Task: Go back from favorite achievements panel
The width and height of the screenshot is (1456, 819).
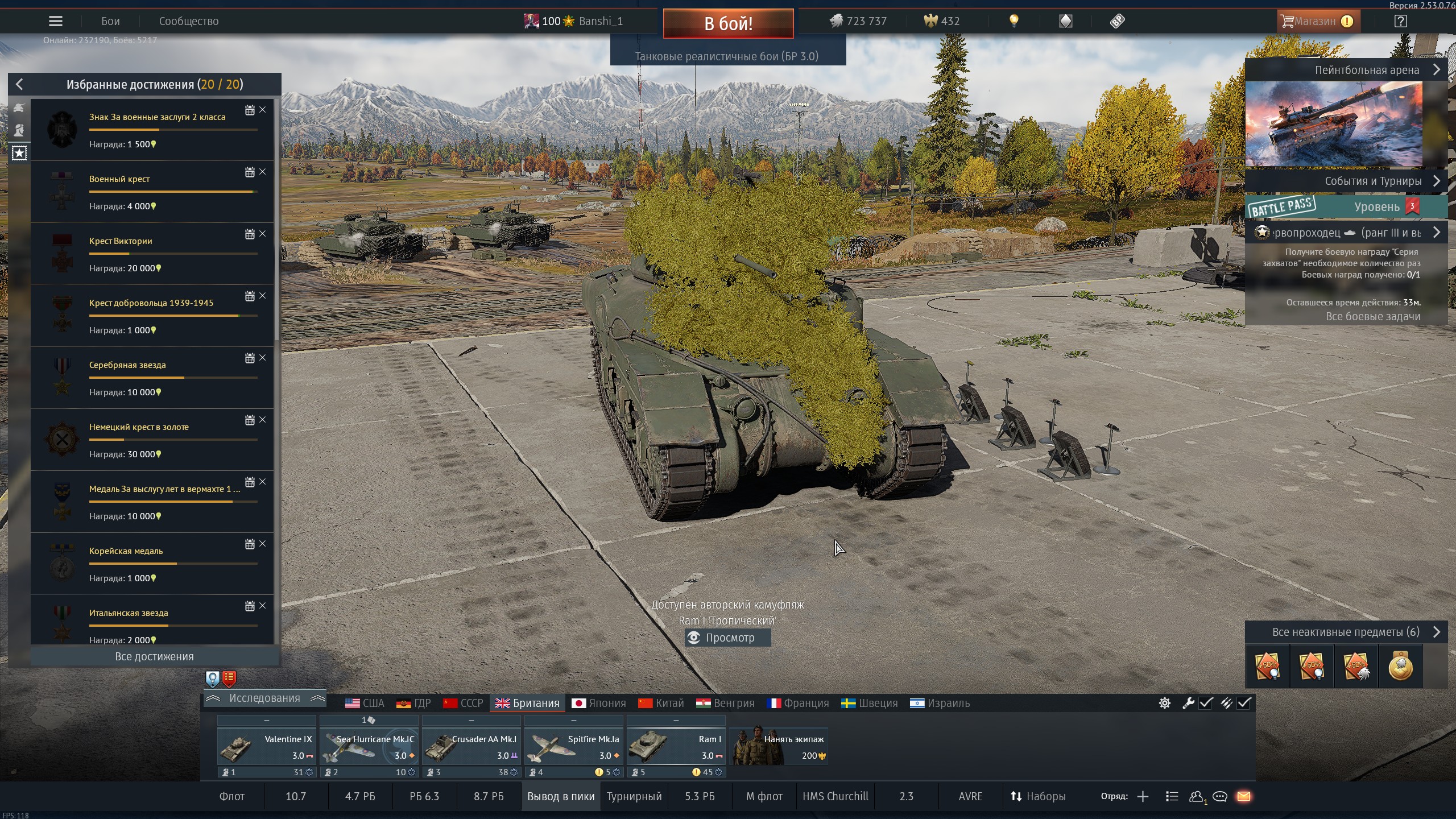Action: (x=19, y=85)
